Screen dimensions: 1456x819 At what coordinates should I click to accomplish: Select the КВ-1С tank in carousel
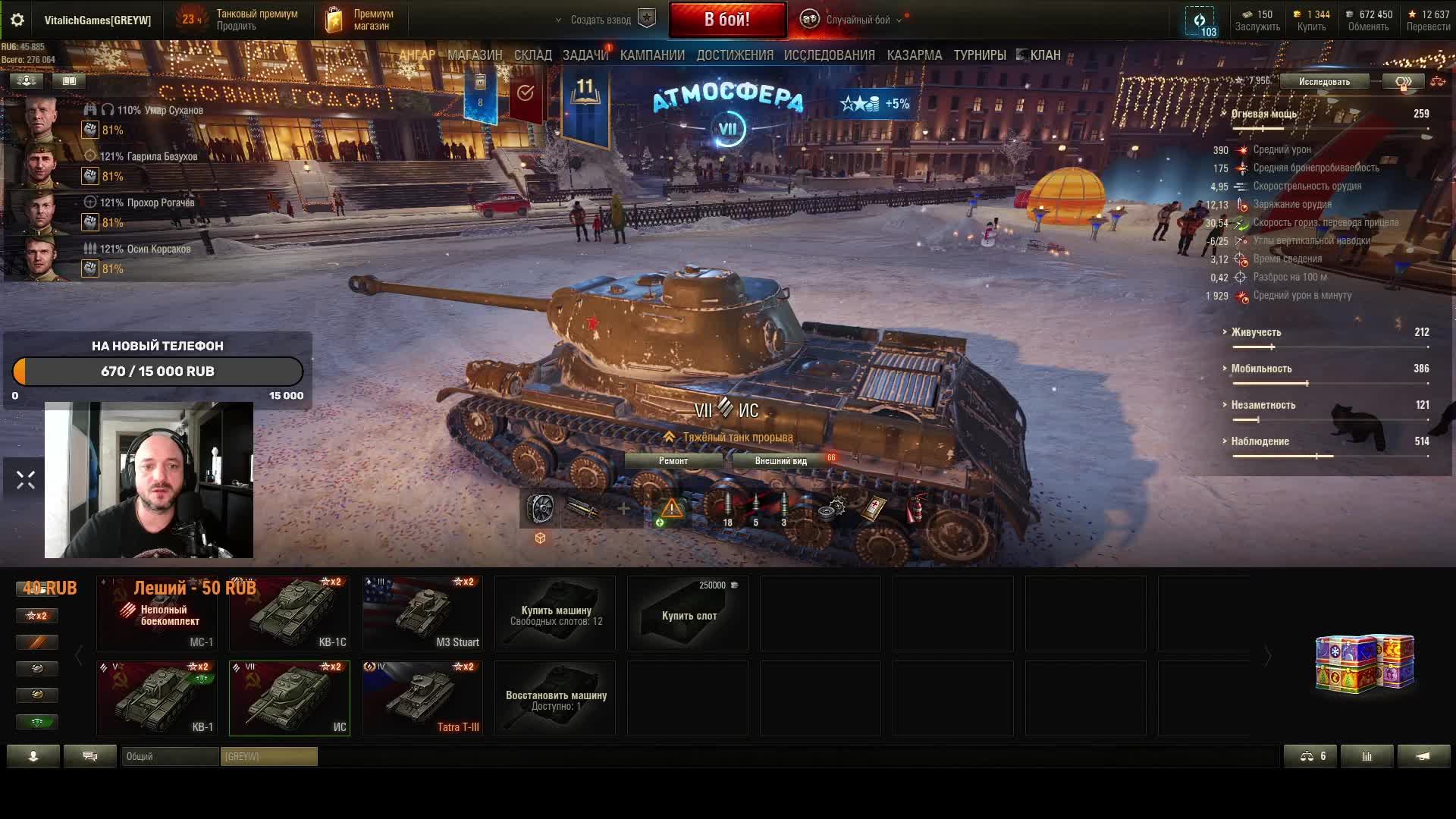pos(290,613)
